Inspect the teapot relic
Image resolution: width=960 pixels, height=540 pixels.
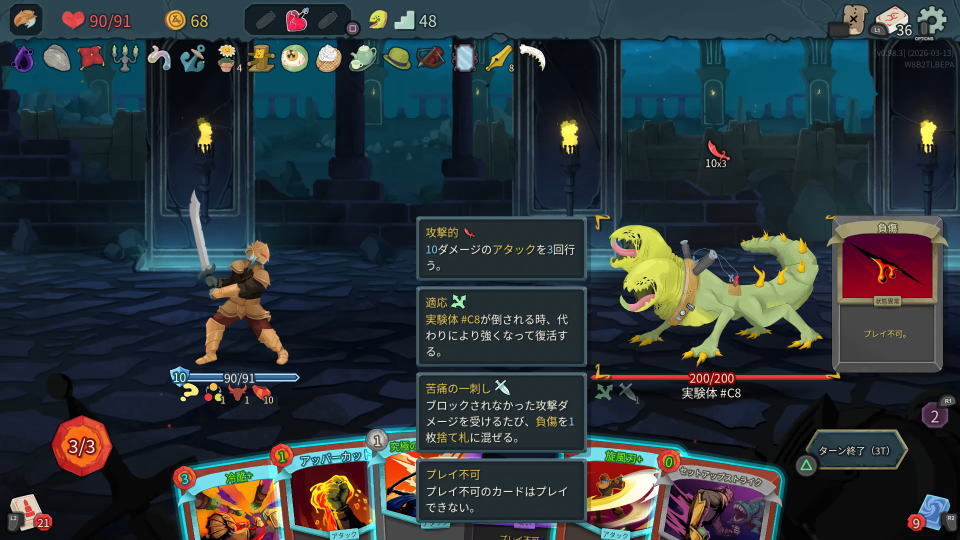[x=363, y=58]
